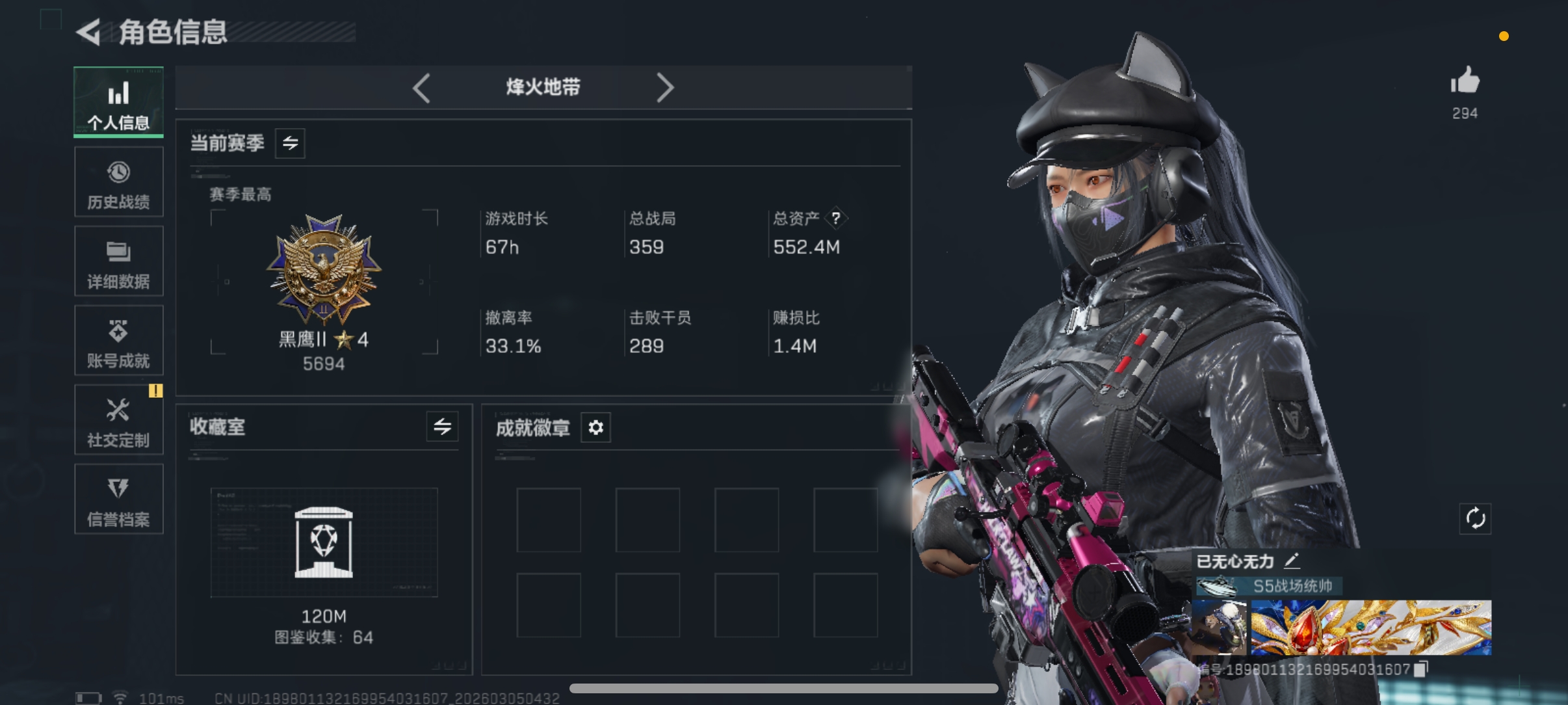The width and height of the screenshot is (1568, 705).
Task: Click the 角色信息 back arrow
Action: 88,33
